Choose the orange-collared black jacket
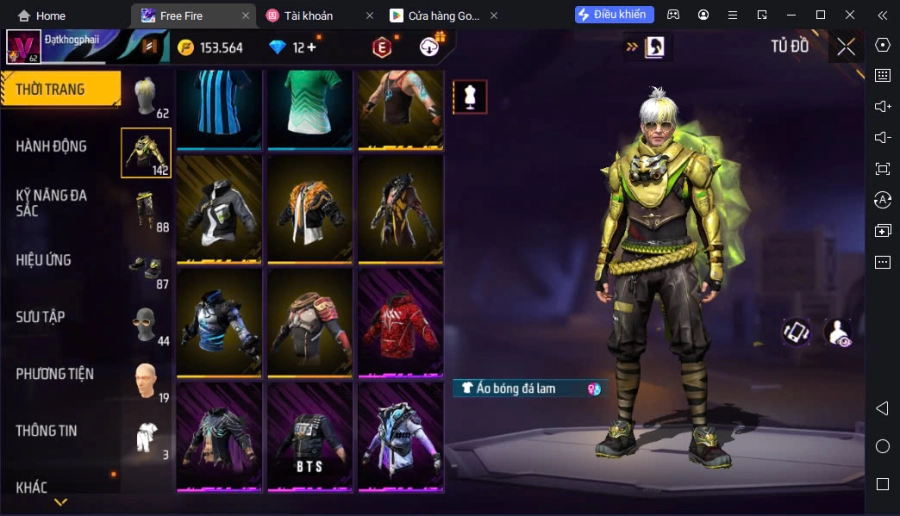 pyautogui.click(x=309, y=208)
